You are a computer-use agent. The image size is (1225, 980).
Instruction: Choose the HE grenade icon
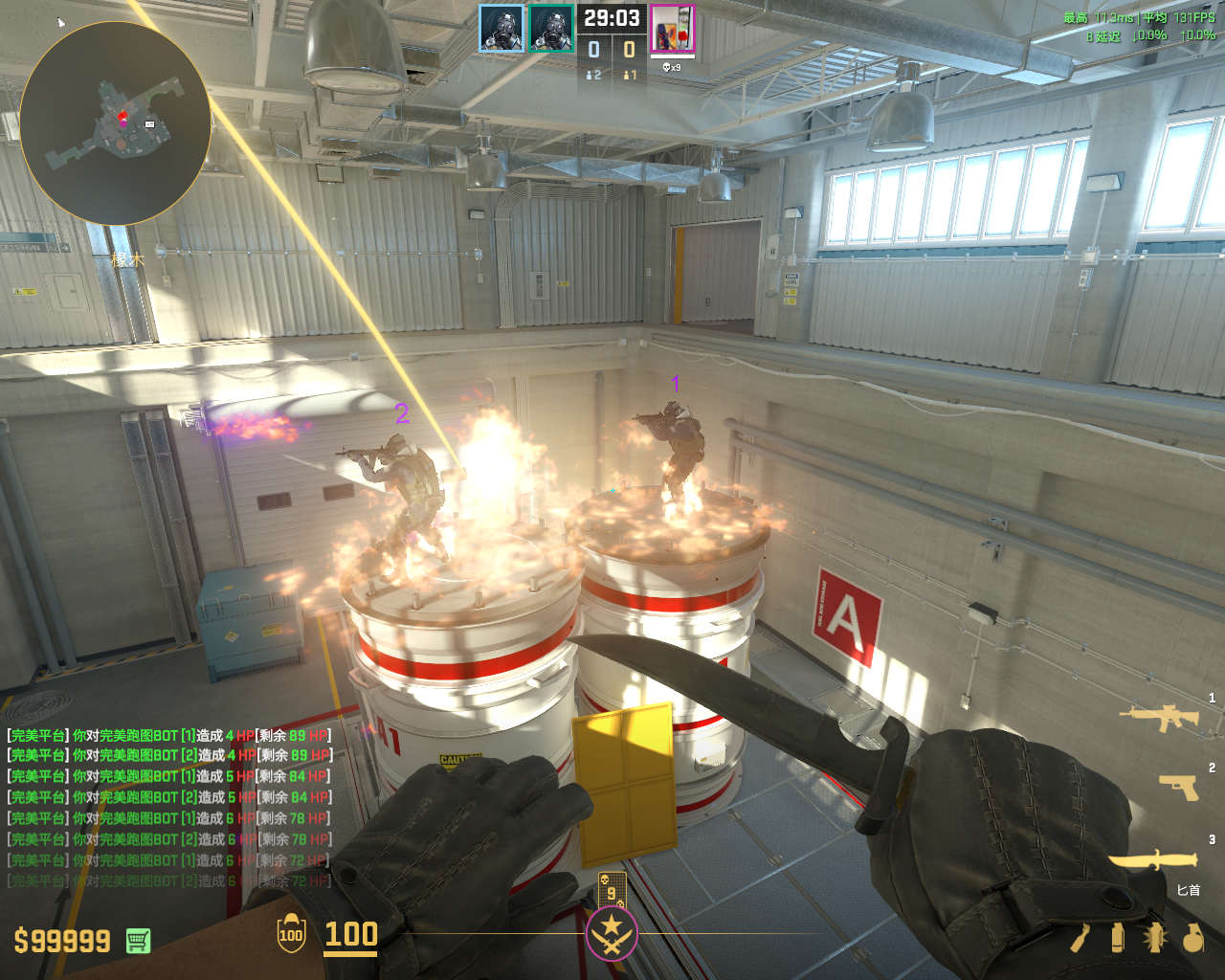pyautogui.click(x=1192, y=938)
